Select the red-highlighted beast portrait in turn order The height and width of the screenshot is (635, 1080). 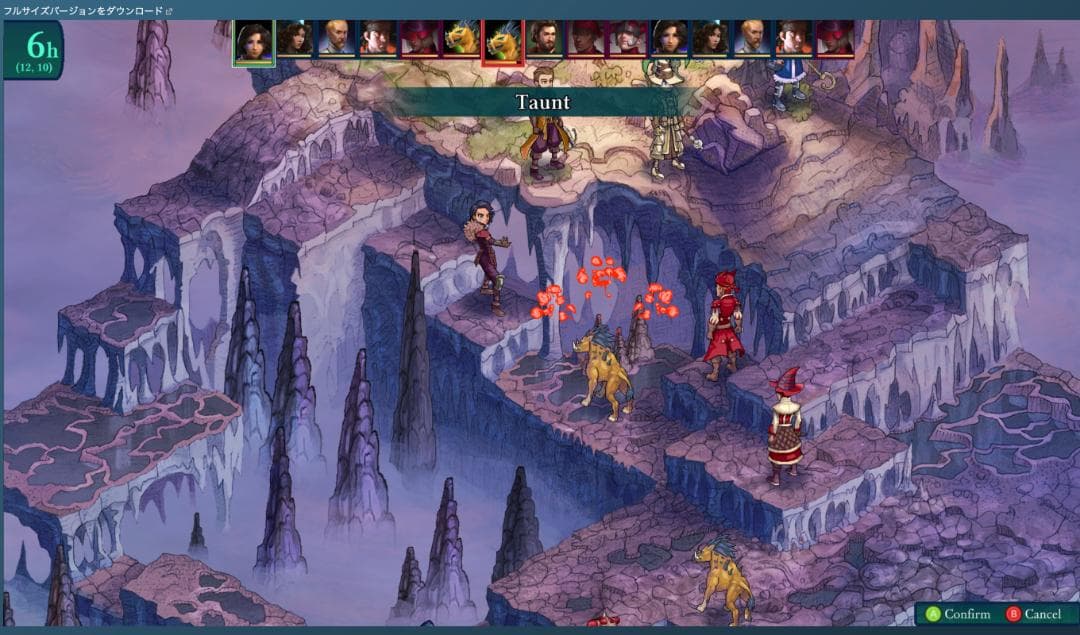(x=502, y=42)
